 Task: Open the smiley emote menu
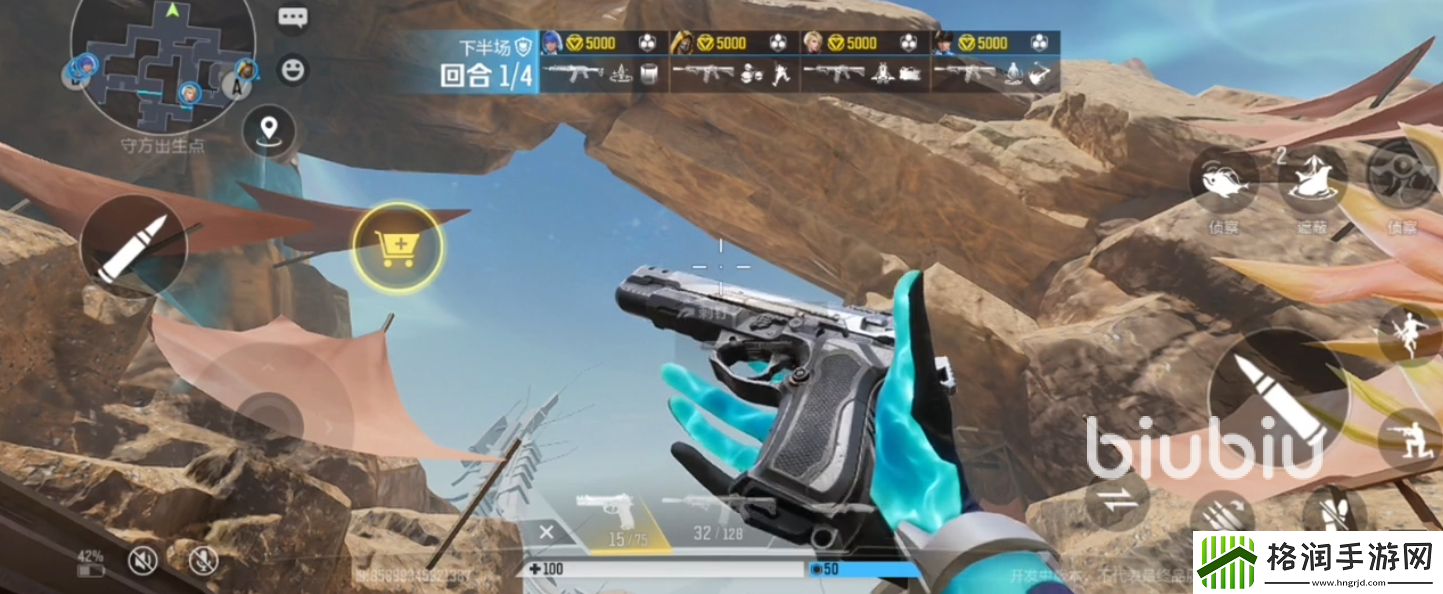(293, 69)
